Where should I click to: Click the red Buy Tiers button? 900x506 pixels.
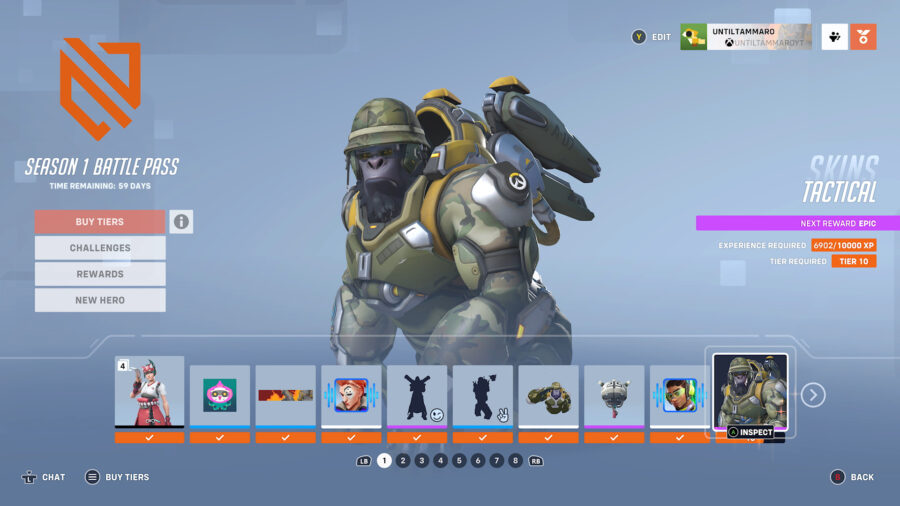(100, 222)
